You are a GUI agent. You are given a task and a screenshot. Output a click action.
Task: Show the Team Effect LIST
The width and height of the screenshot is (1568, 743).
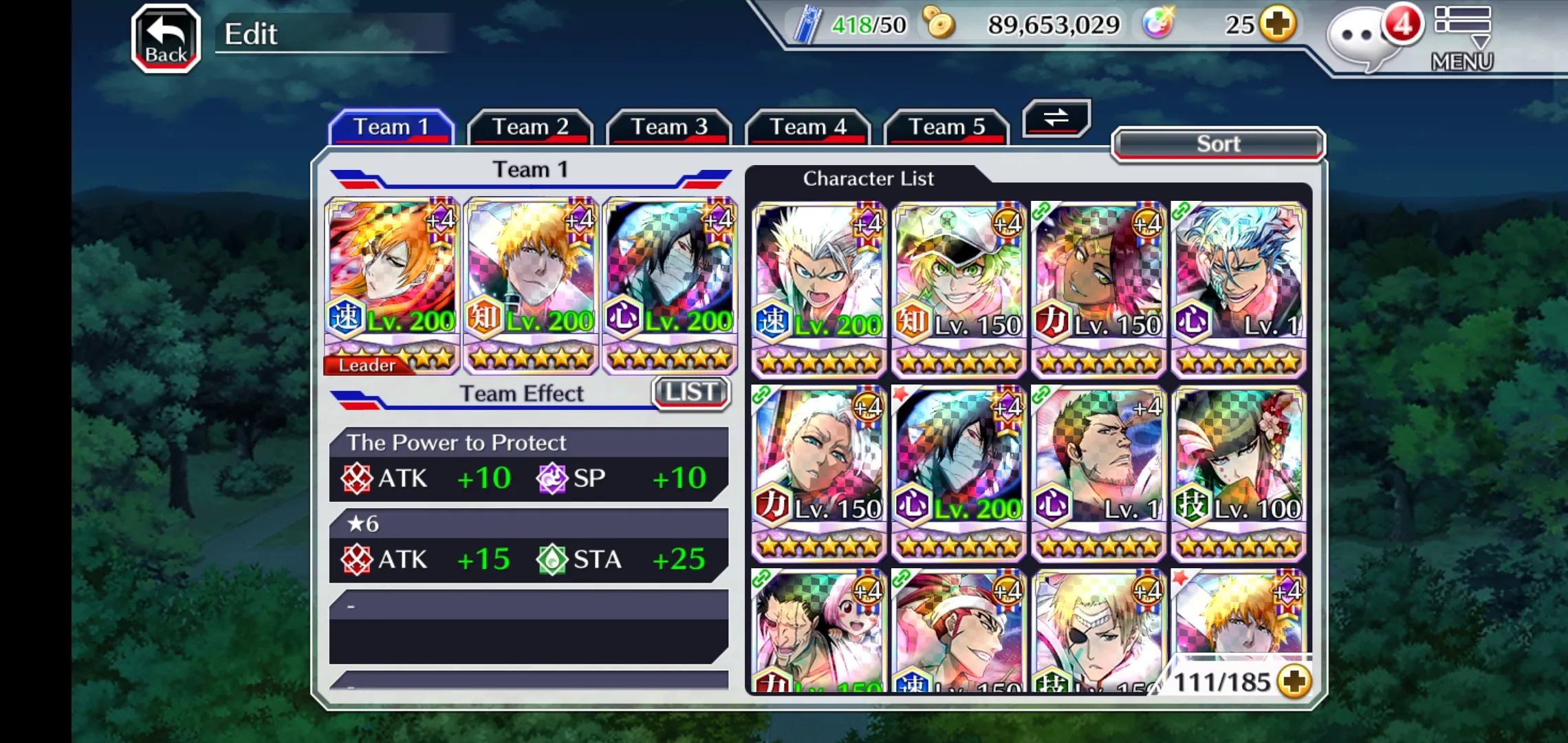(690, 393)
